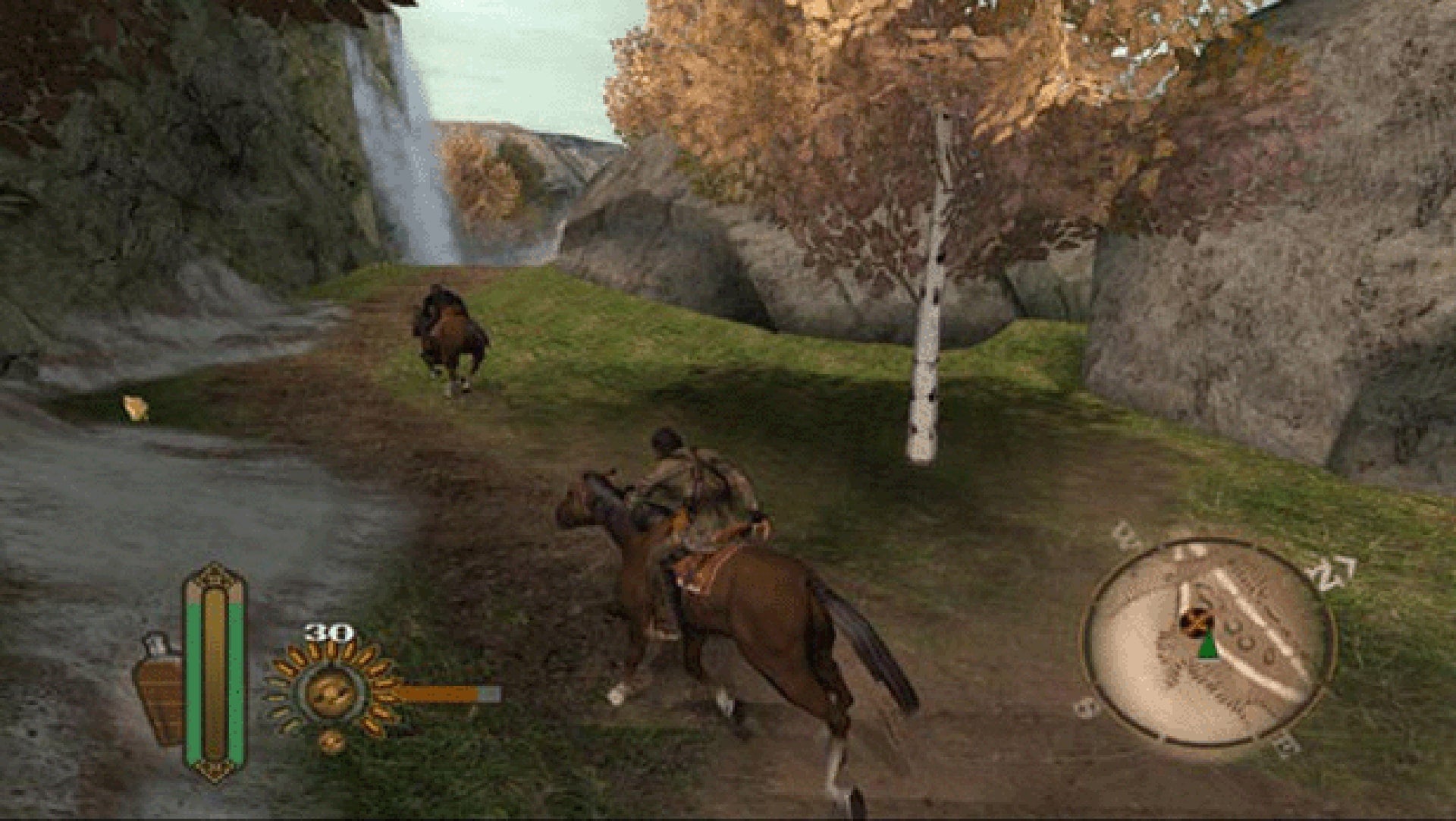
Task: Click the X objective marker on minimap
Action: pos(1196,622)
